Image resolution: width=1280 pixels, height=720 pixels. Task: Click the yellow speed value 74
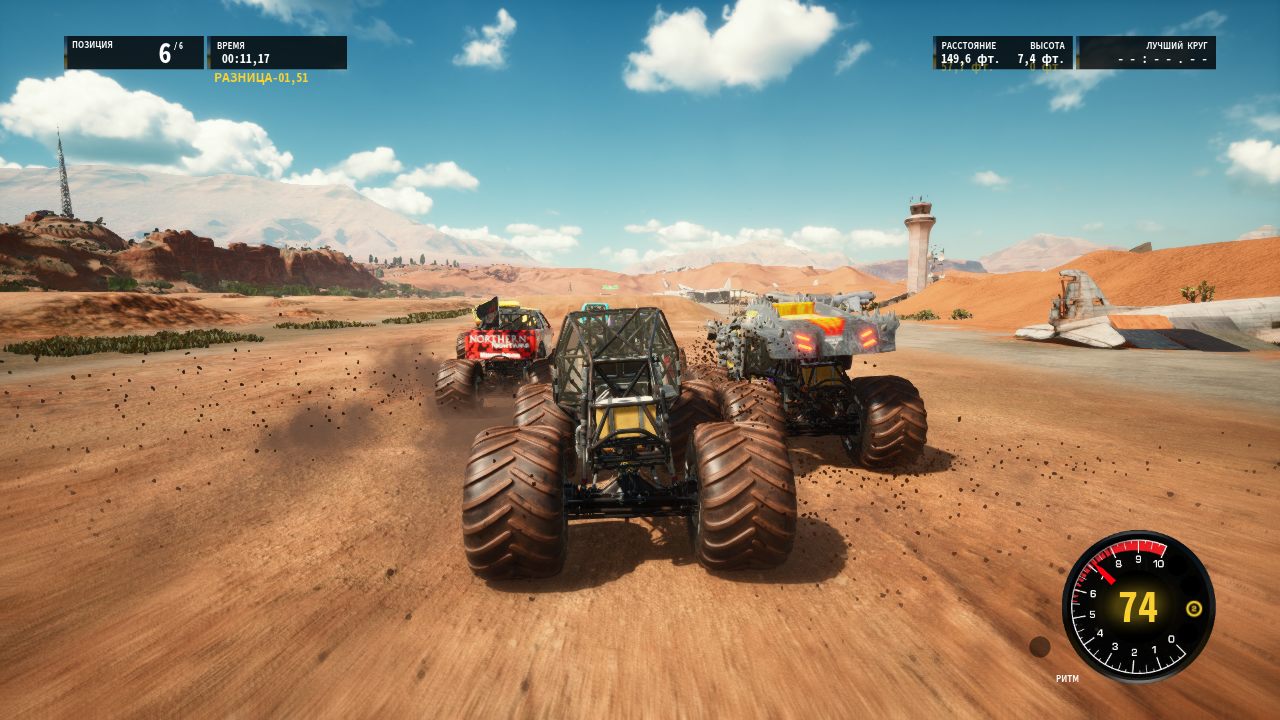(1138, 608)
